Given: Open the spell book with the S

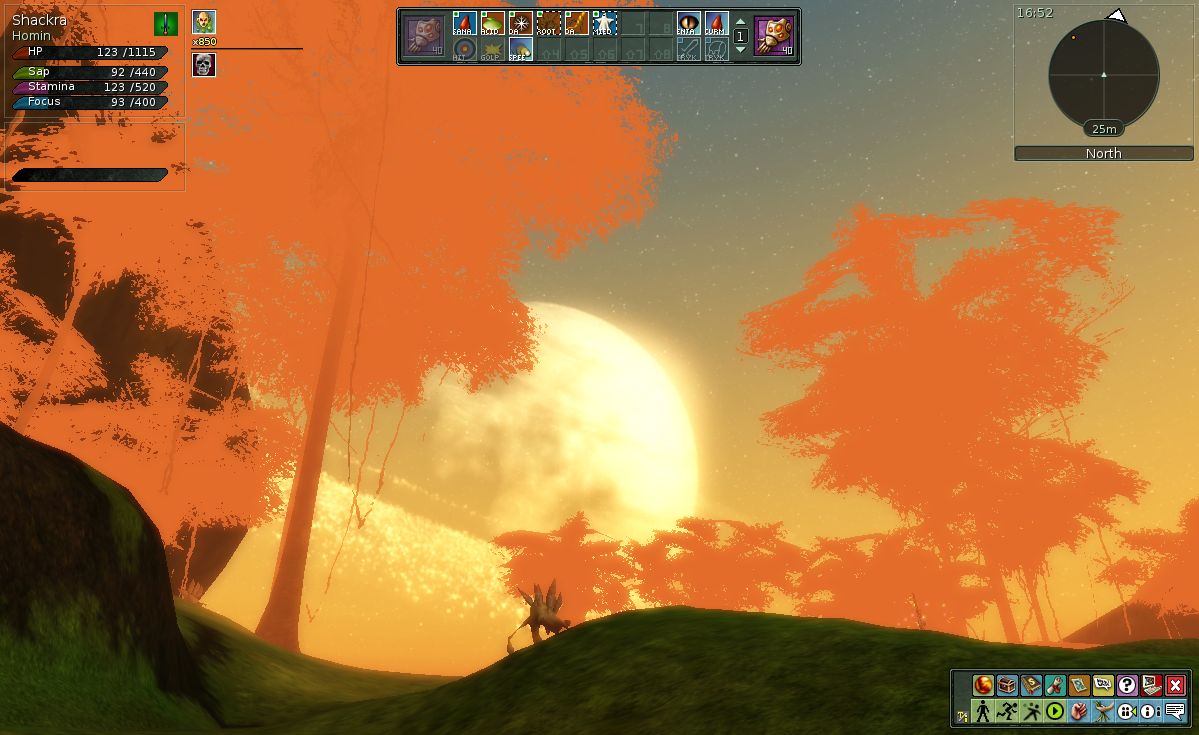Looking at the screenshot, I should coord(1031,686).
